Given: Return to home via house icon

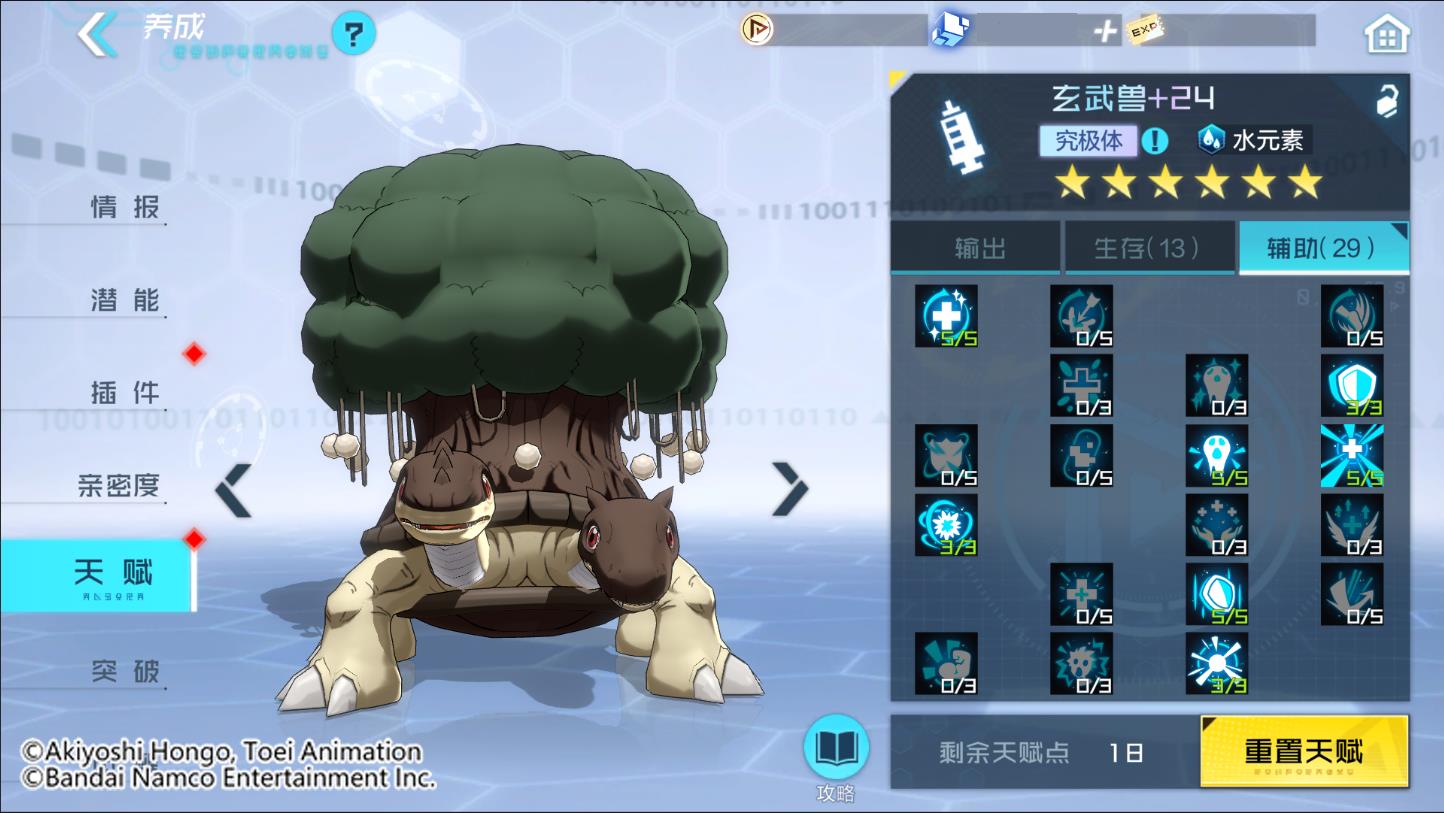Looking at the screenshot, I should [1386, 35].
